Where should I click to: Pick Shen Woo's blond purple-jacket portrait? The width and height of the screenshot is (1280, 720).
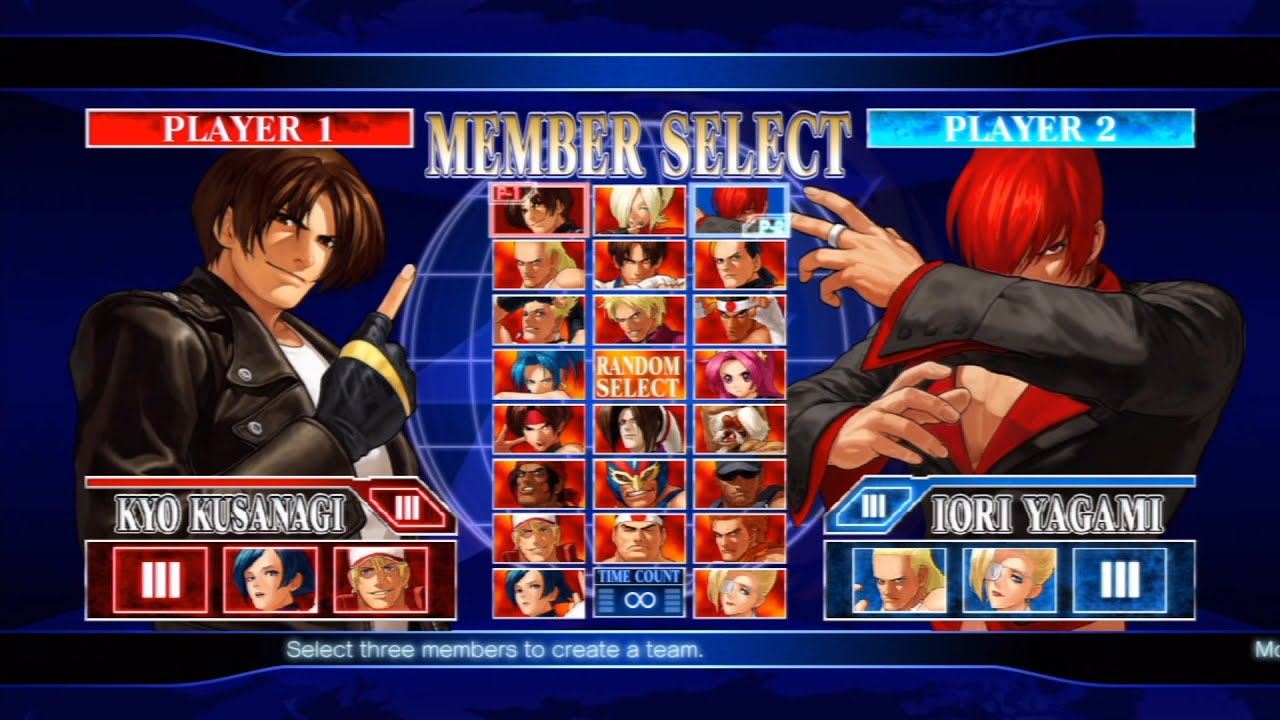click(x=639, y=319)
